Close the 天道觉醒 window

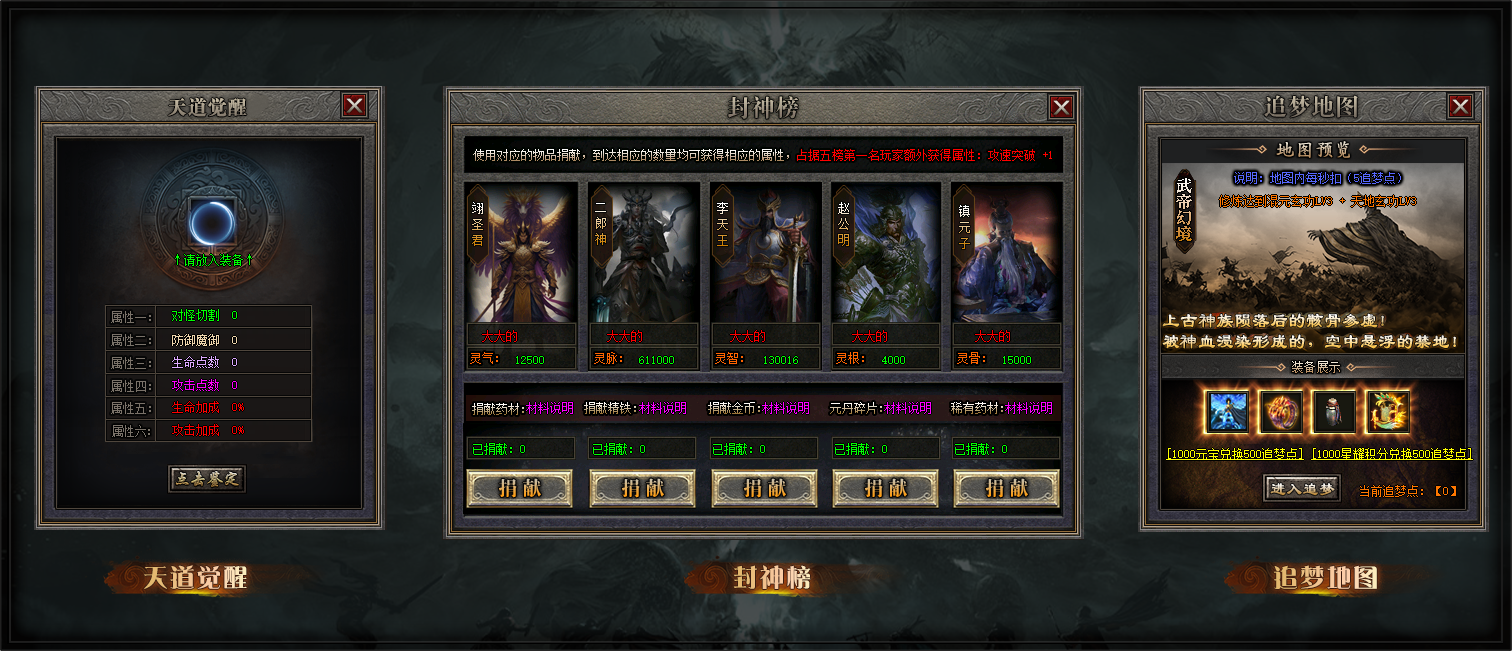click(x=354, y=105)
